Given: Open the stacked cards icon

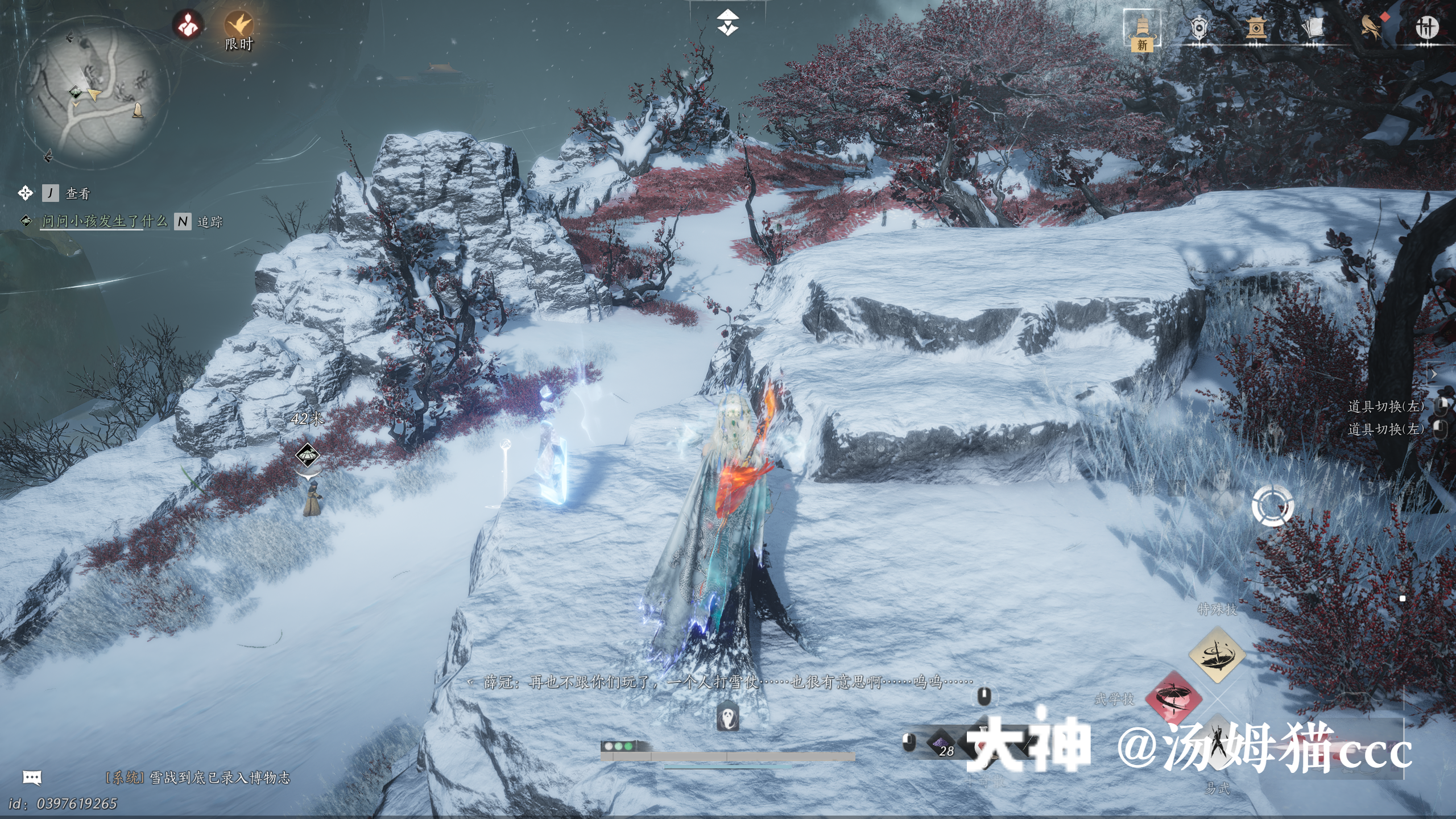Looking at the screenshot, I should click(1313, 27).
